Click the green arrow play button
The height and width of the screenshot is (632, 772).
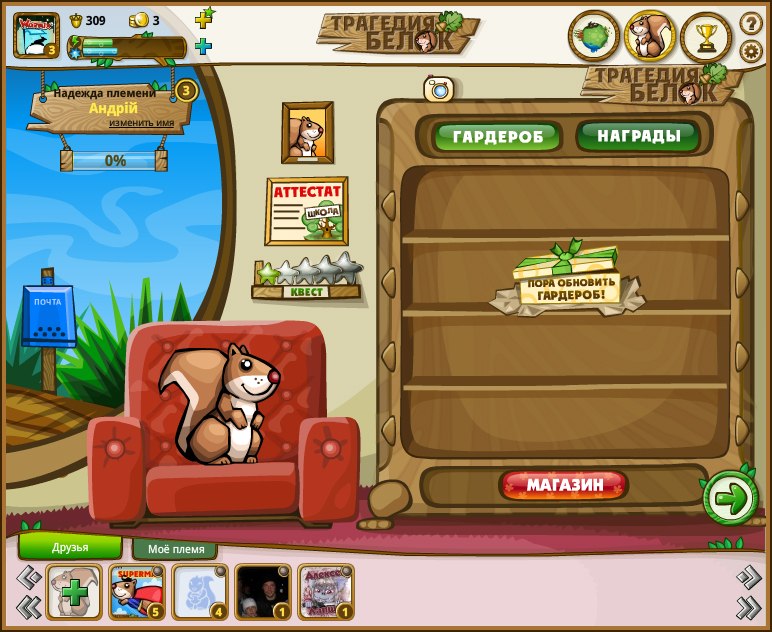731,497
